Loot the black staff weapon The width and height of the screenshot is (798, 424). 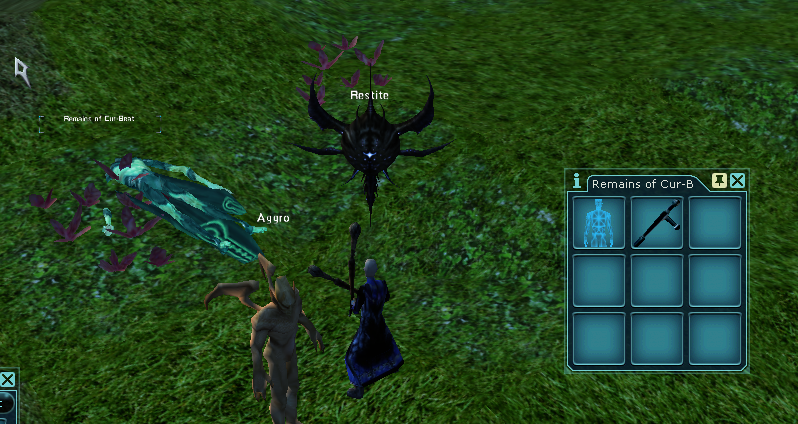657,222
